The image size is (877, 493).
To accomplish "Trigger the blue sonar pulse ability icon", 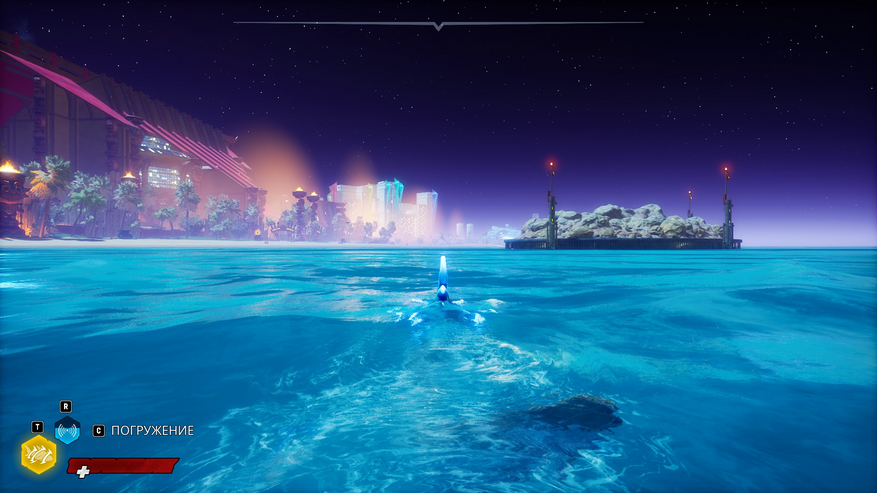I will pos(67,431).
